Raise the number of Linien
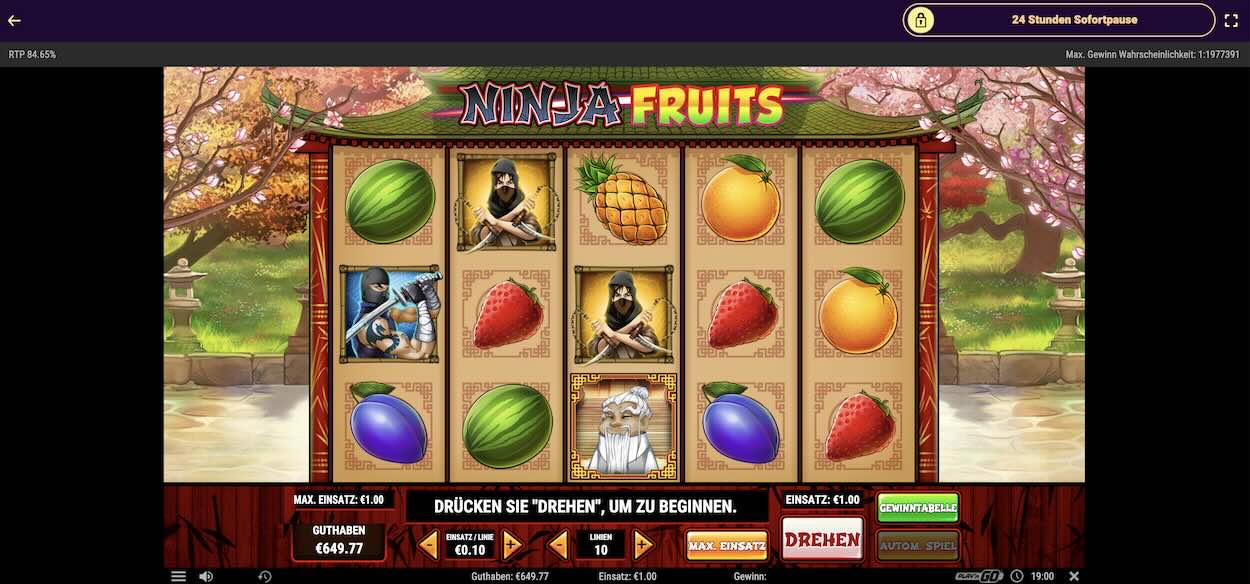This screenshot has height=584, width=1250. click(643, 545)
